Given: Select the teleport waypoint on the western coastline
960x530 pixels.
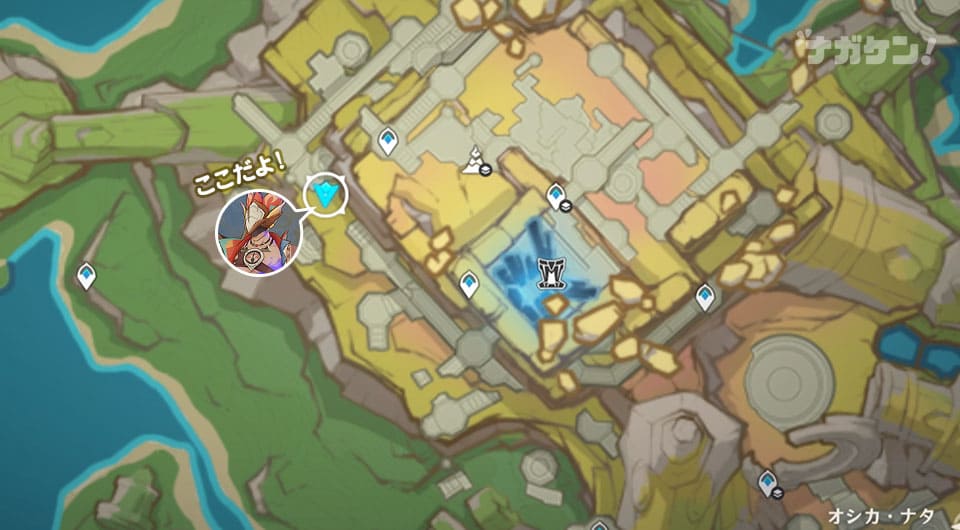Looking at the screenshot, I should (87, 275).
